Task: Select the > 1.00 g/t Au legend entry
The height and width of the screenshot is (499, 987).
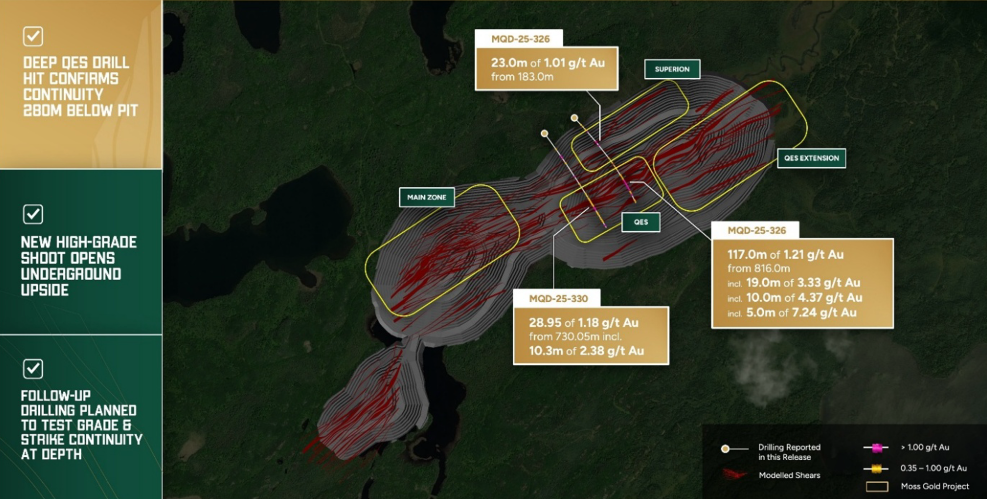Action: pos(918,449)
